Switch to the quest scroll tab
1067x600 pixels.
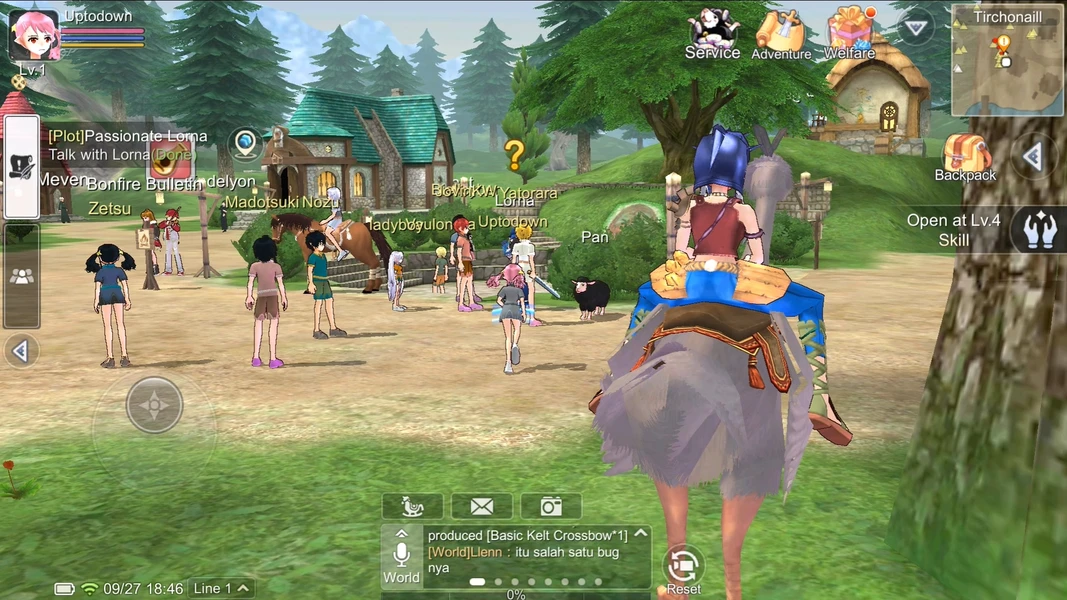(x=21, y=167)
